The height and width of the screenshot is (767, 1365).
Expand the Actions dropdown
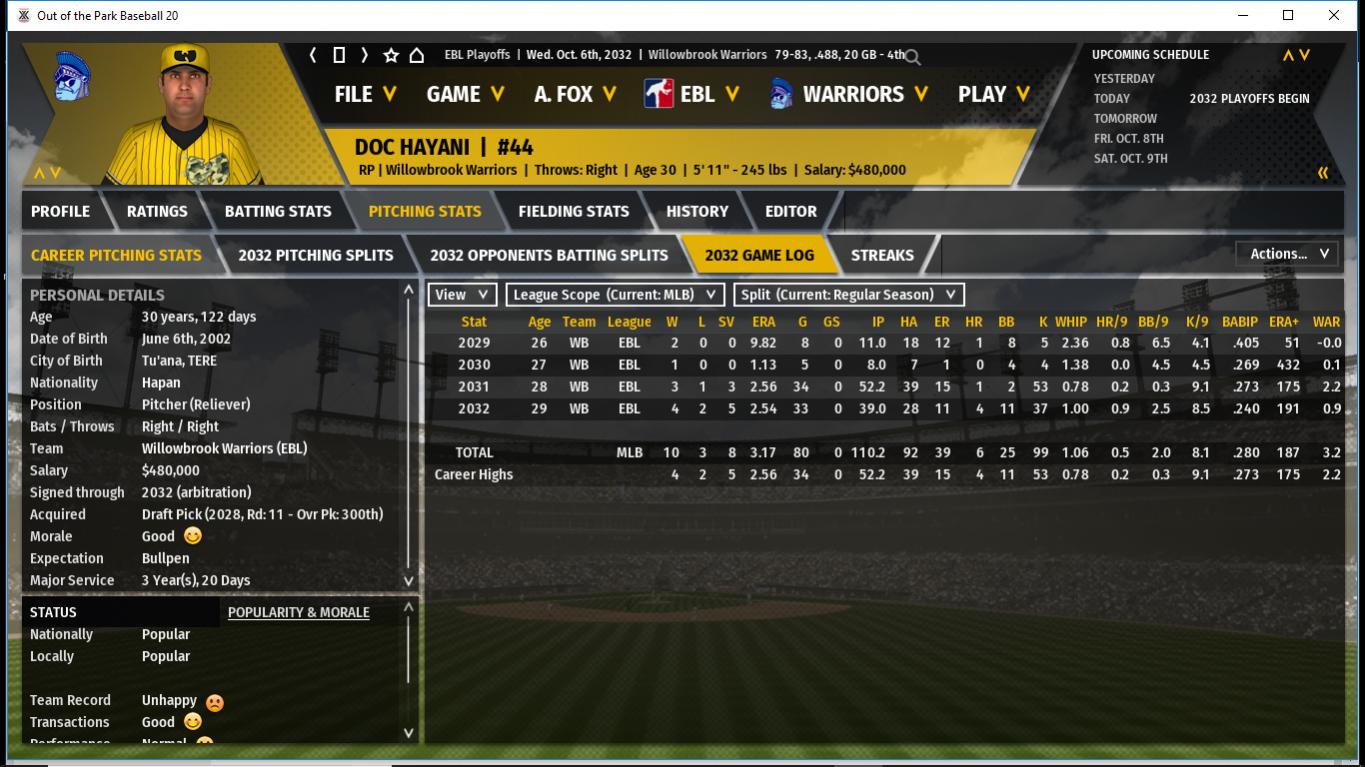point(1288,254)
